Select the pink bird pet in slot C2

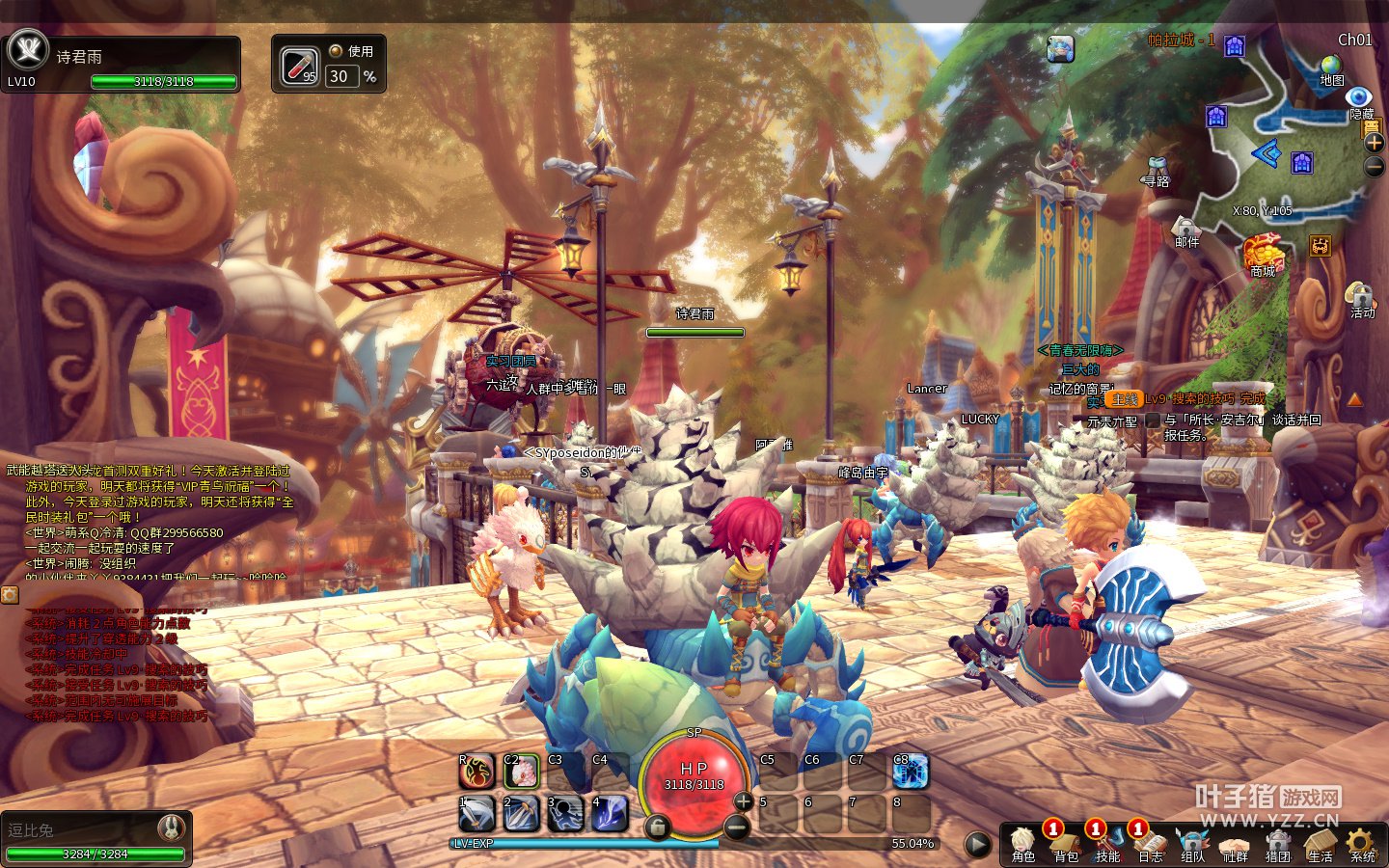click(521, 771)
